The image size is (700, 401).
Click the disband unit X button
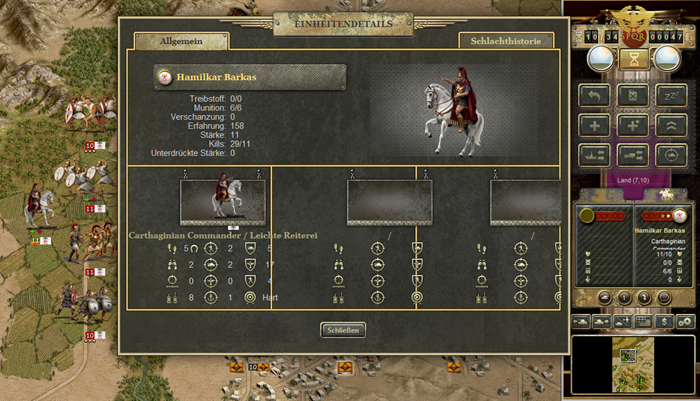pos(631,97)
